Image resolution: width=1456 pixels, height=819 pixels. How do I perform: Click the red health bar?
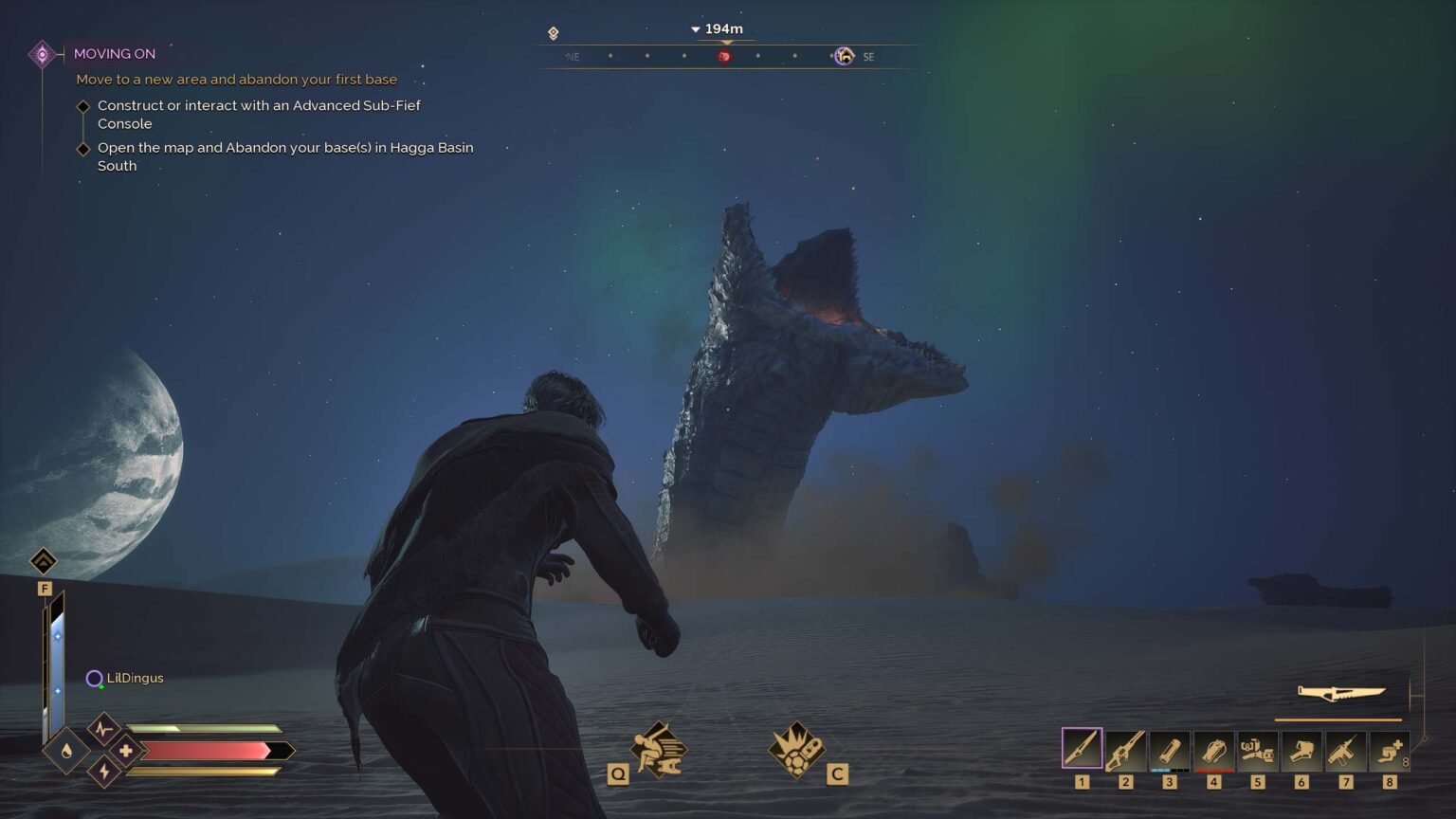click(209, 750)
